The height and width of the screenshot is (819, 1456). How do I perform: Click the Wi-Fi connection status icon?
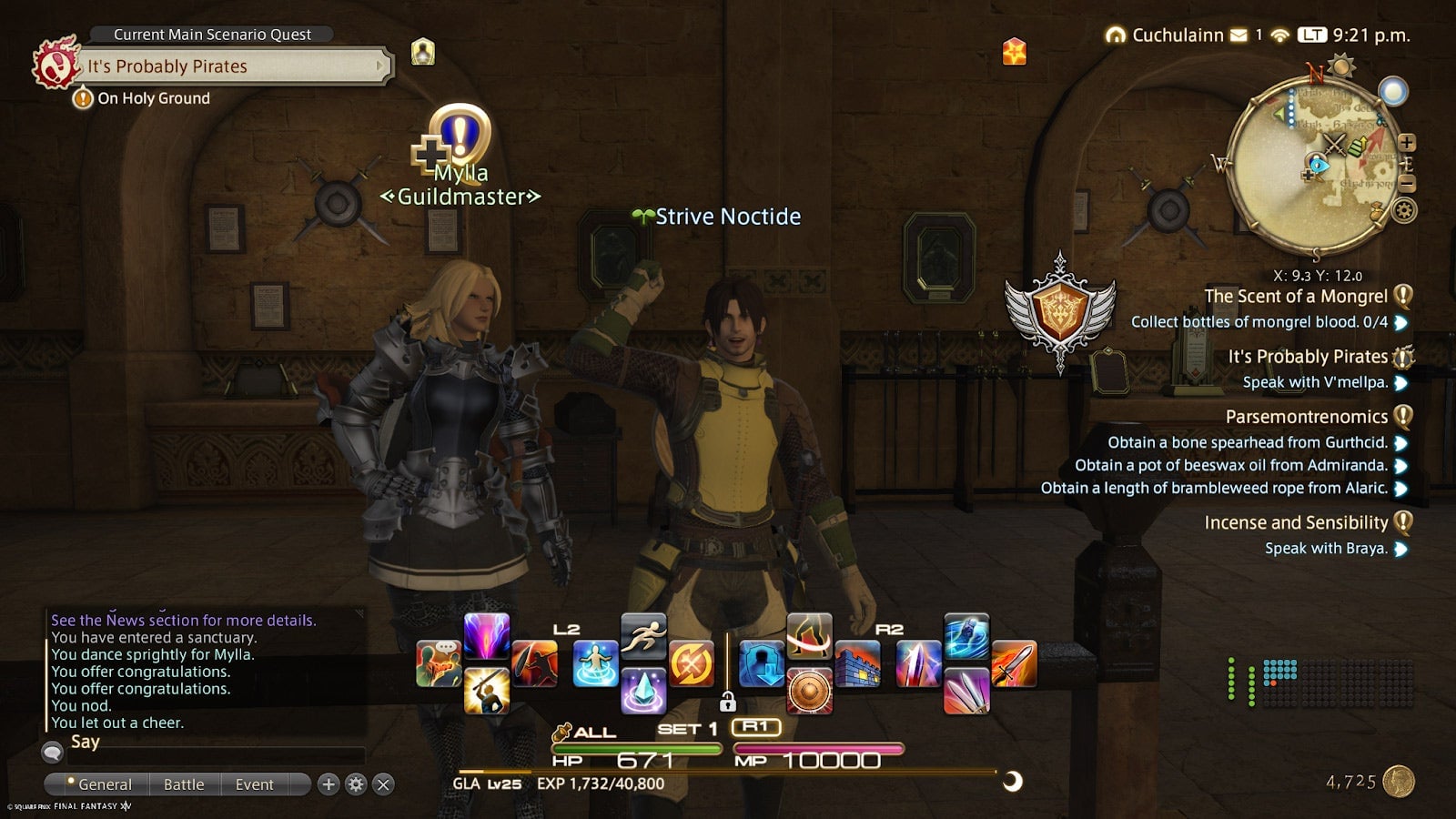click(x=1281, y=36)
